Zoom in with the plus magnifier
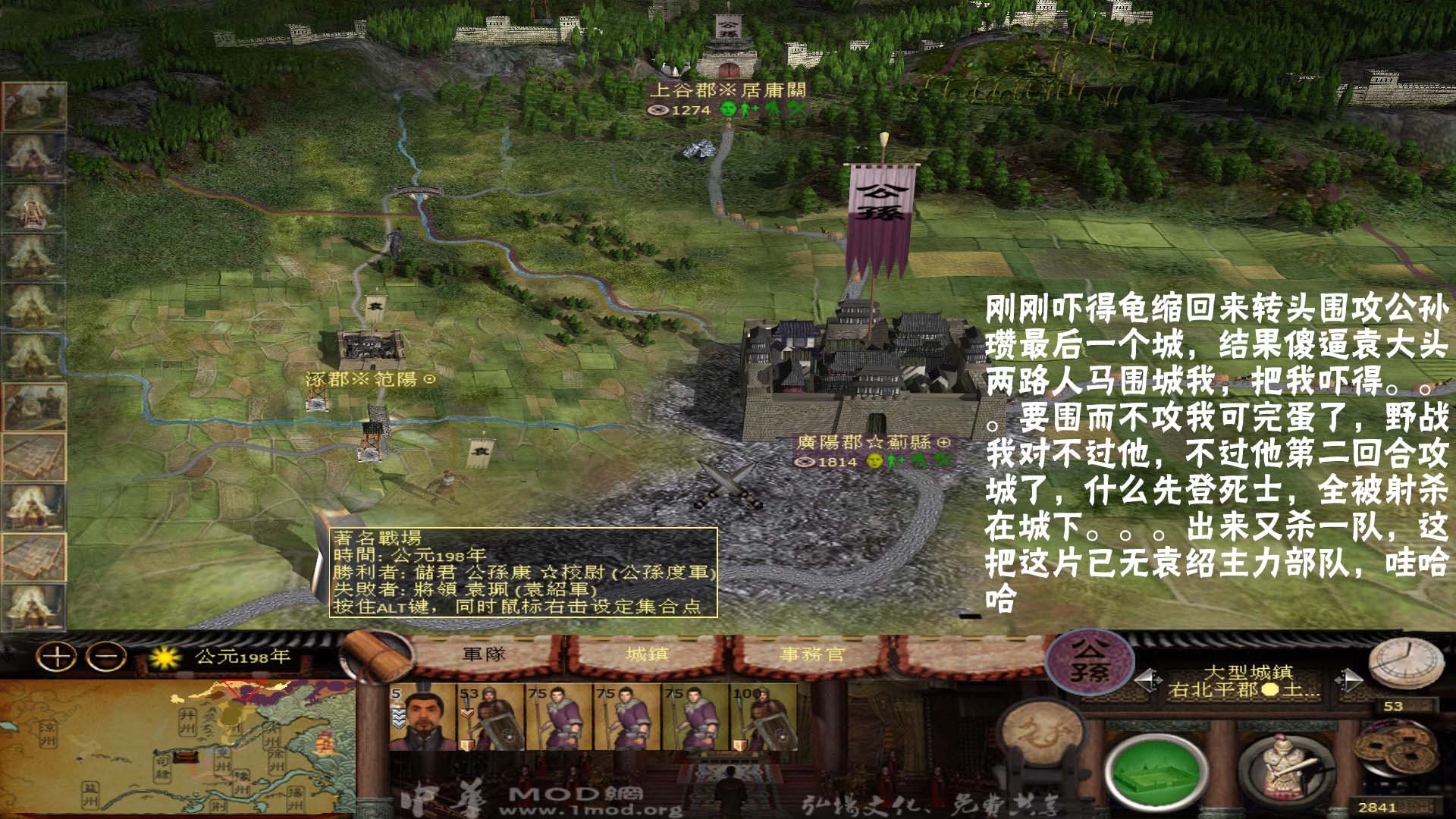1456x819 pixels. tap(57, 657)
